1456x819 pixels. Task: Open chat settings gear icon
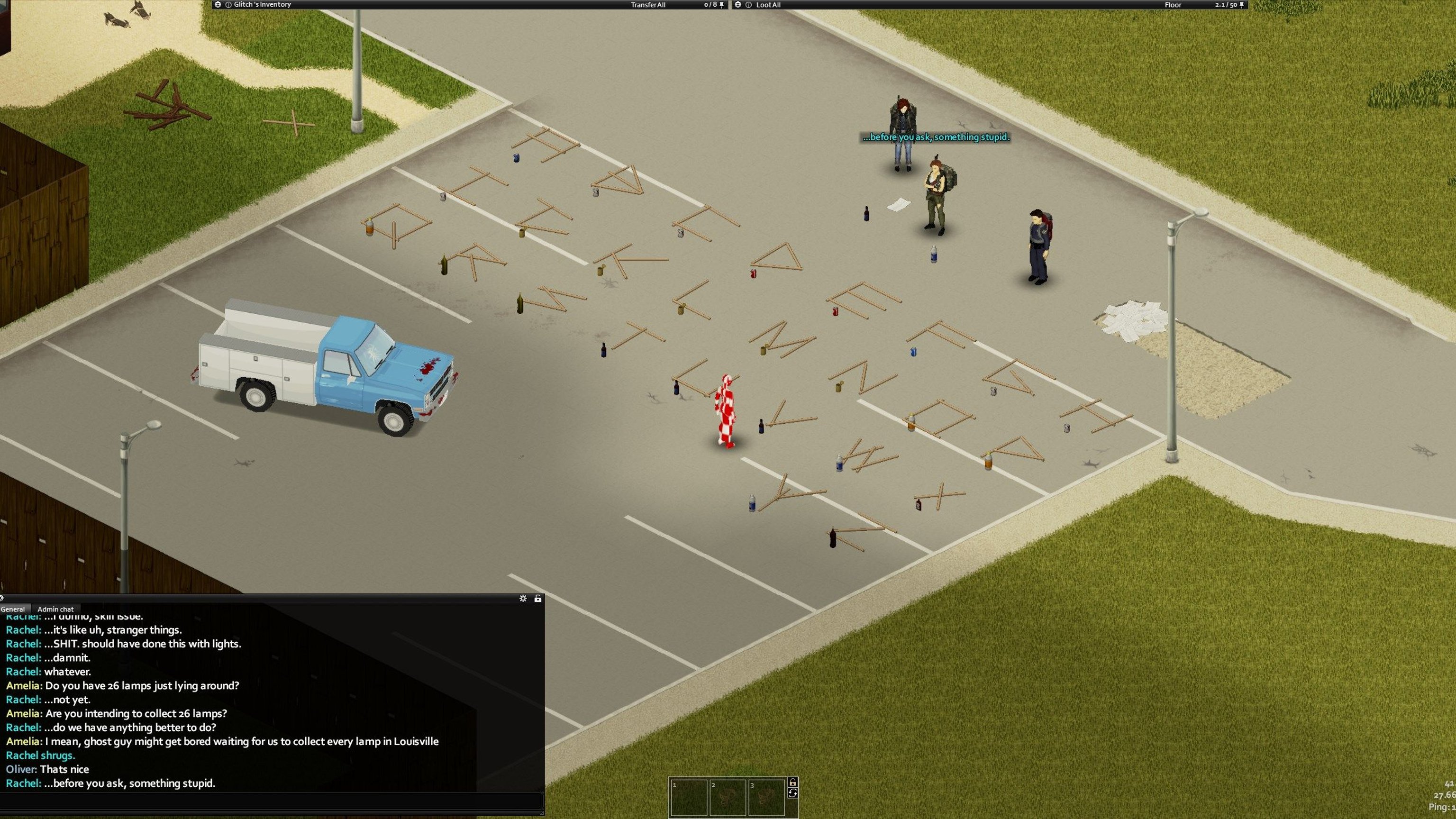click(523, 599)
